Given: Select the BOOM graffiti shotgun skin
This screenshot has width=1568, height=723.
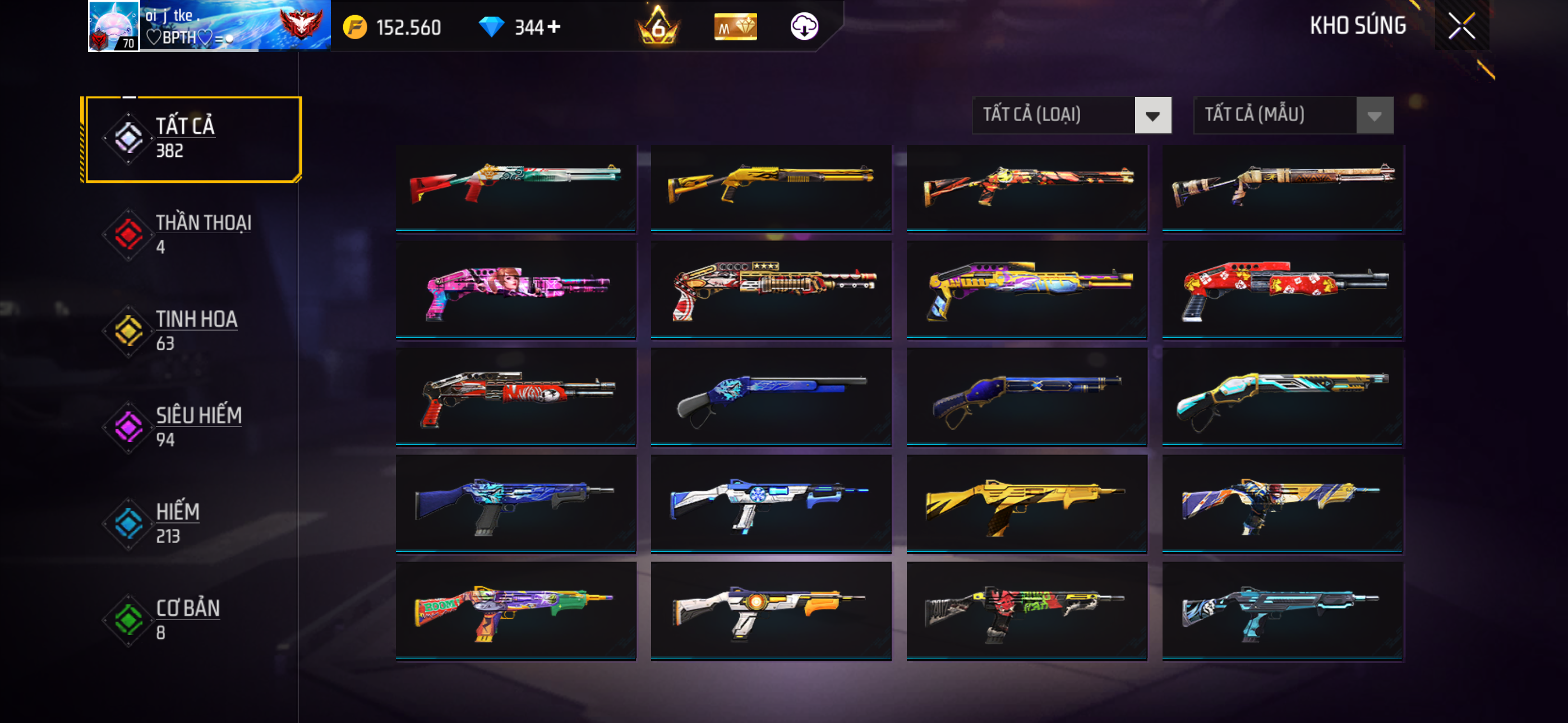Looking at the screenshot, I should [x=515, y=610].
